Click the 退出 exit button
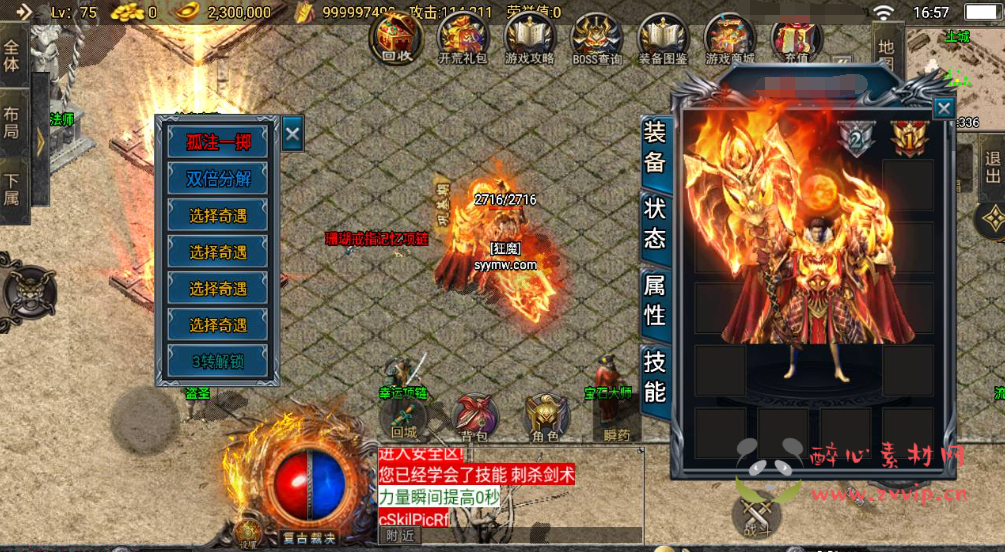Screen dimensions: 1005x552 click(992, 171)
